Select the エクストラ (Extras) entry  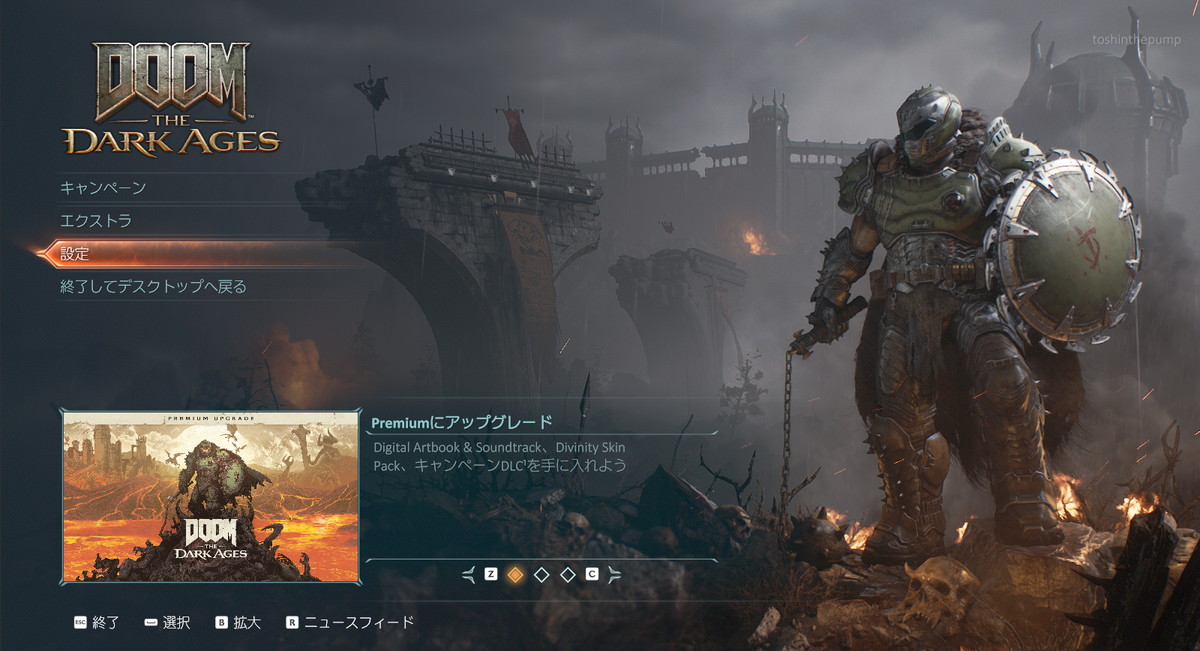click(x=96, y=221)
